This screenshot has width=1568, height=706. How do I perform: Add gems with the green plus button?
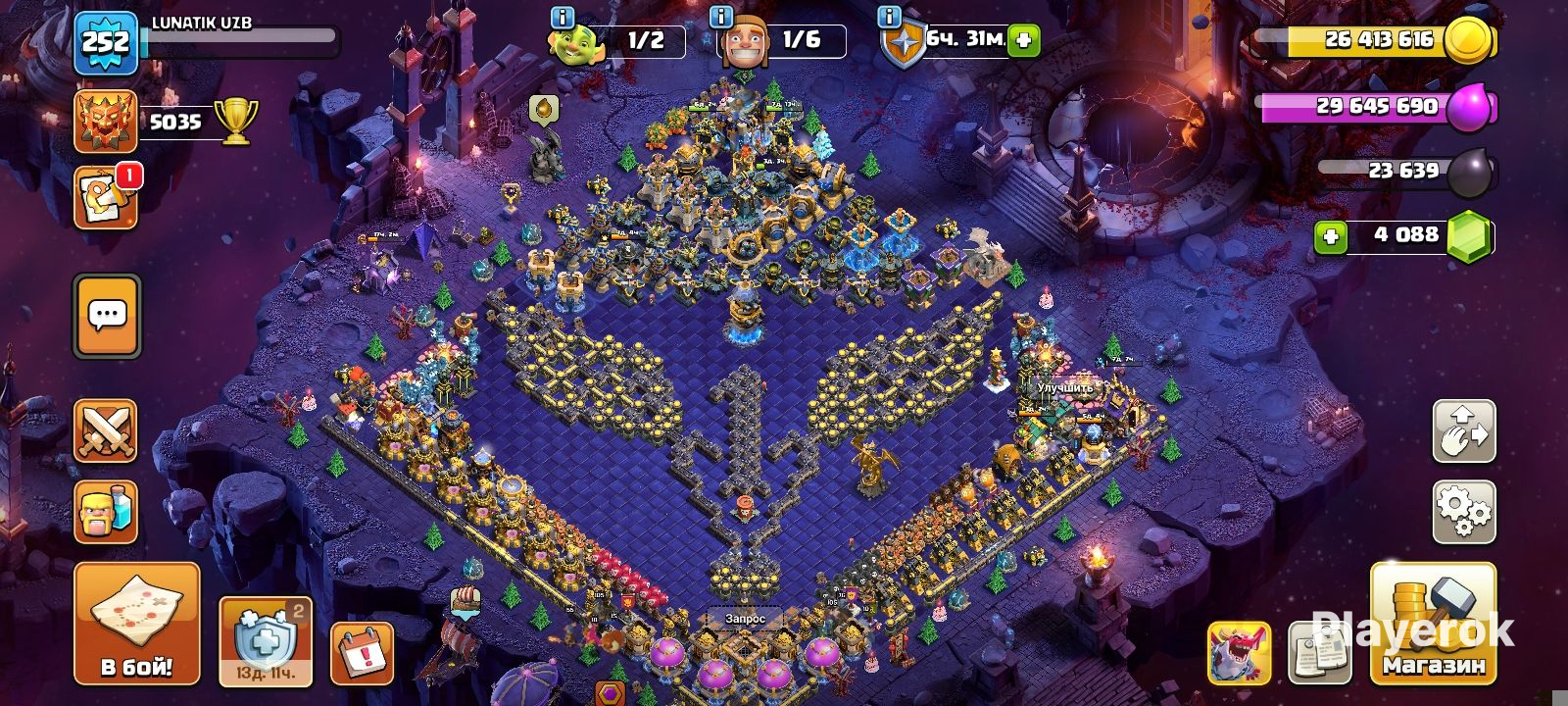(x=1330, y=237)
